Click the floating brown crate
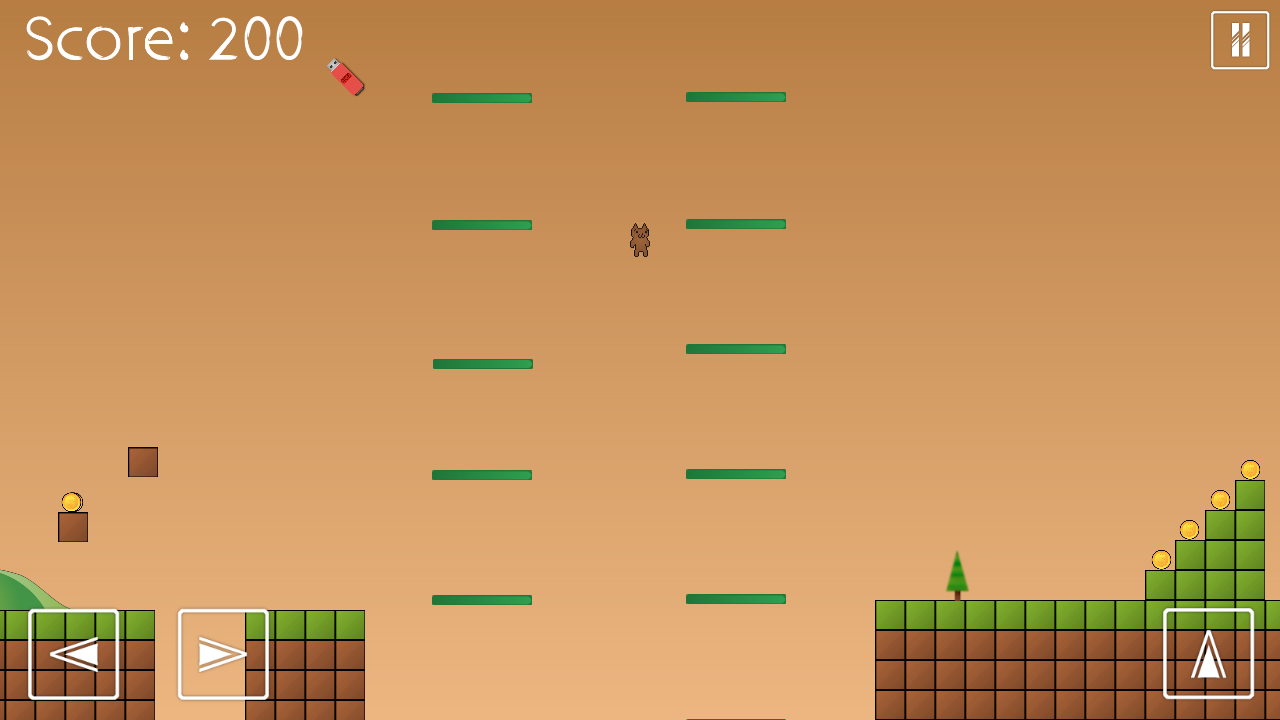The width and height of the screenshot is (1280, 720). click(x=142, y=461)
